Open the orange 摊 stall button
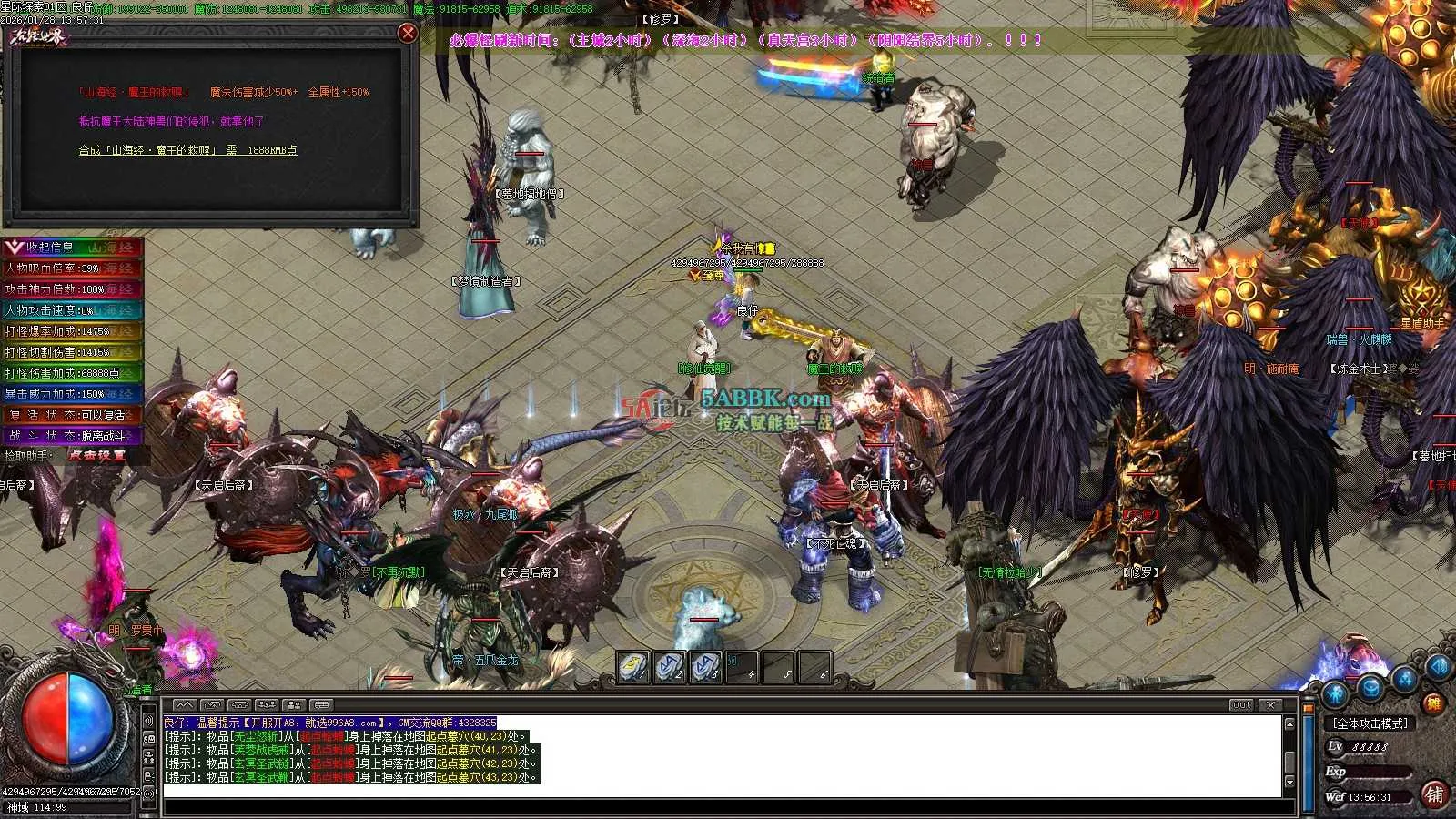1456x819 pixels. [x=1433, y=703]
